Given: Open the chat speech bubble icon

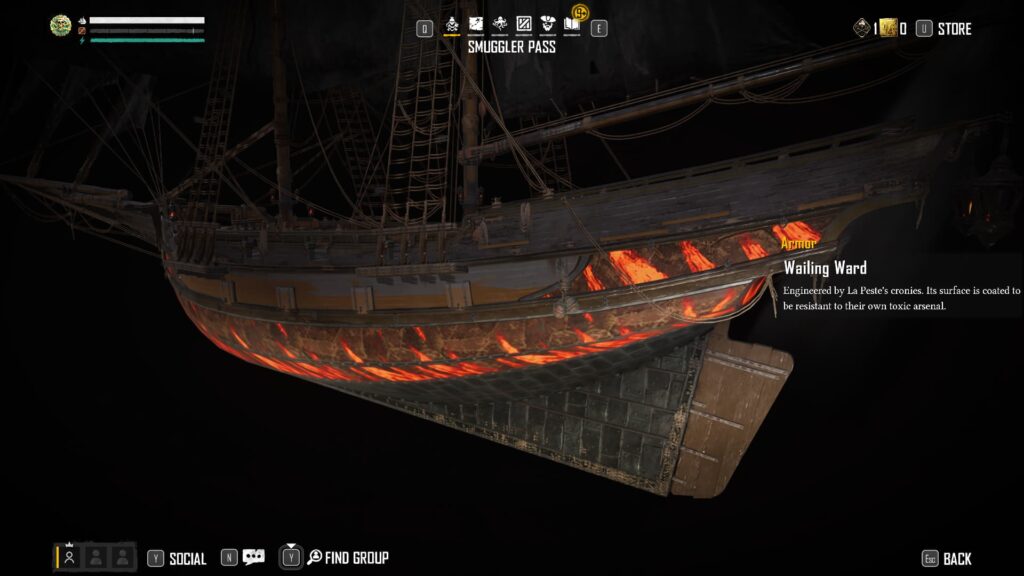Looking at the screenshot, I should tap(254, 558).
